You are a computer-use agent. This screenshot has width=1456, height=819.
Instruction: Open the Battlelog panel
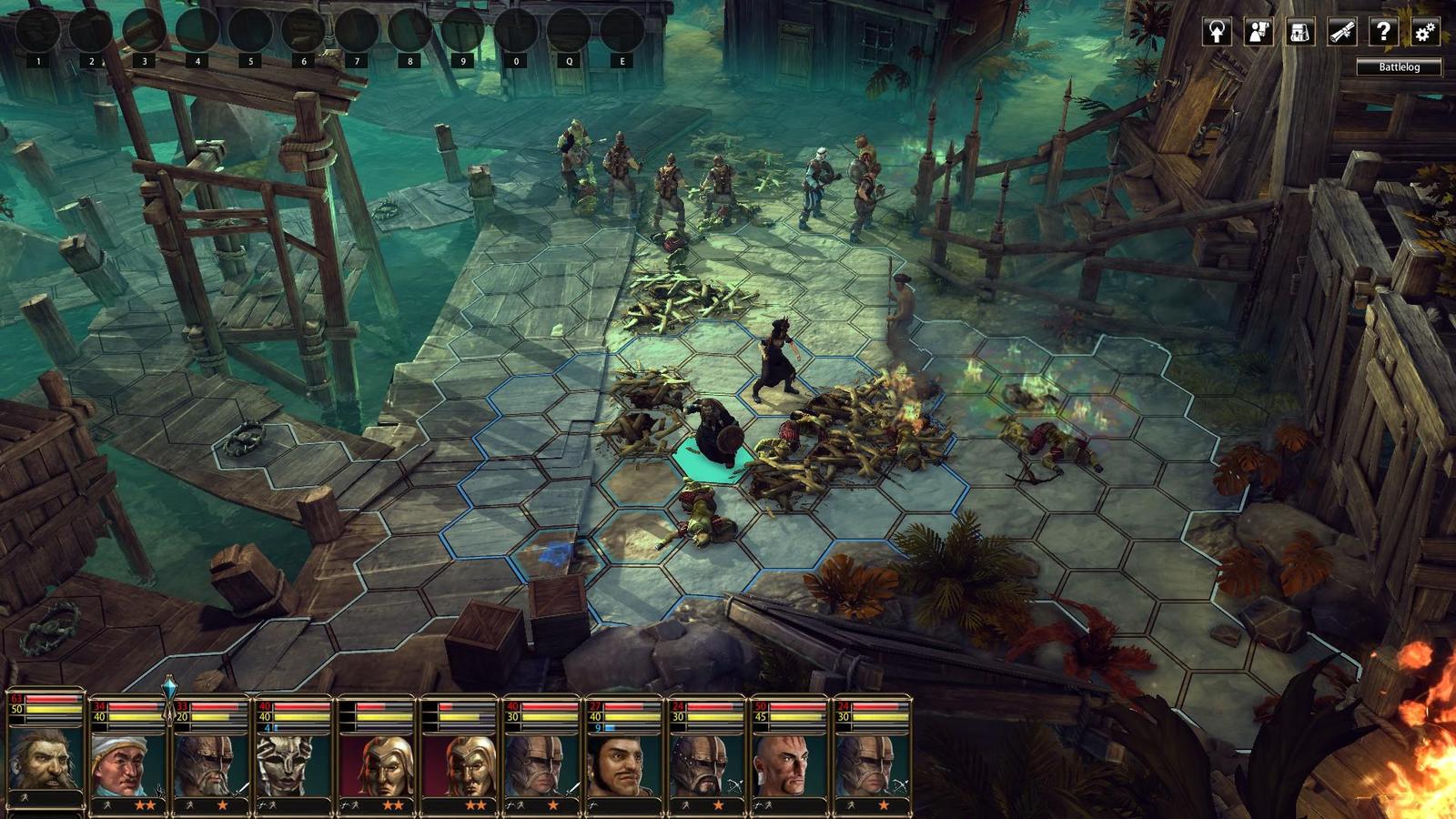coord(1399,66)
